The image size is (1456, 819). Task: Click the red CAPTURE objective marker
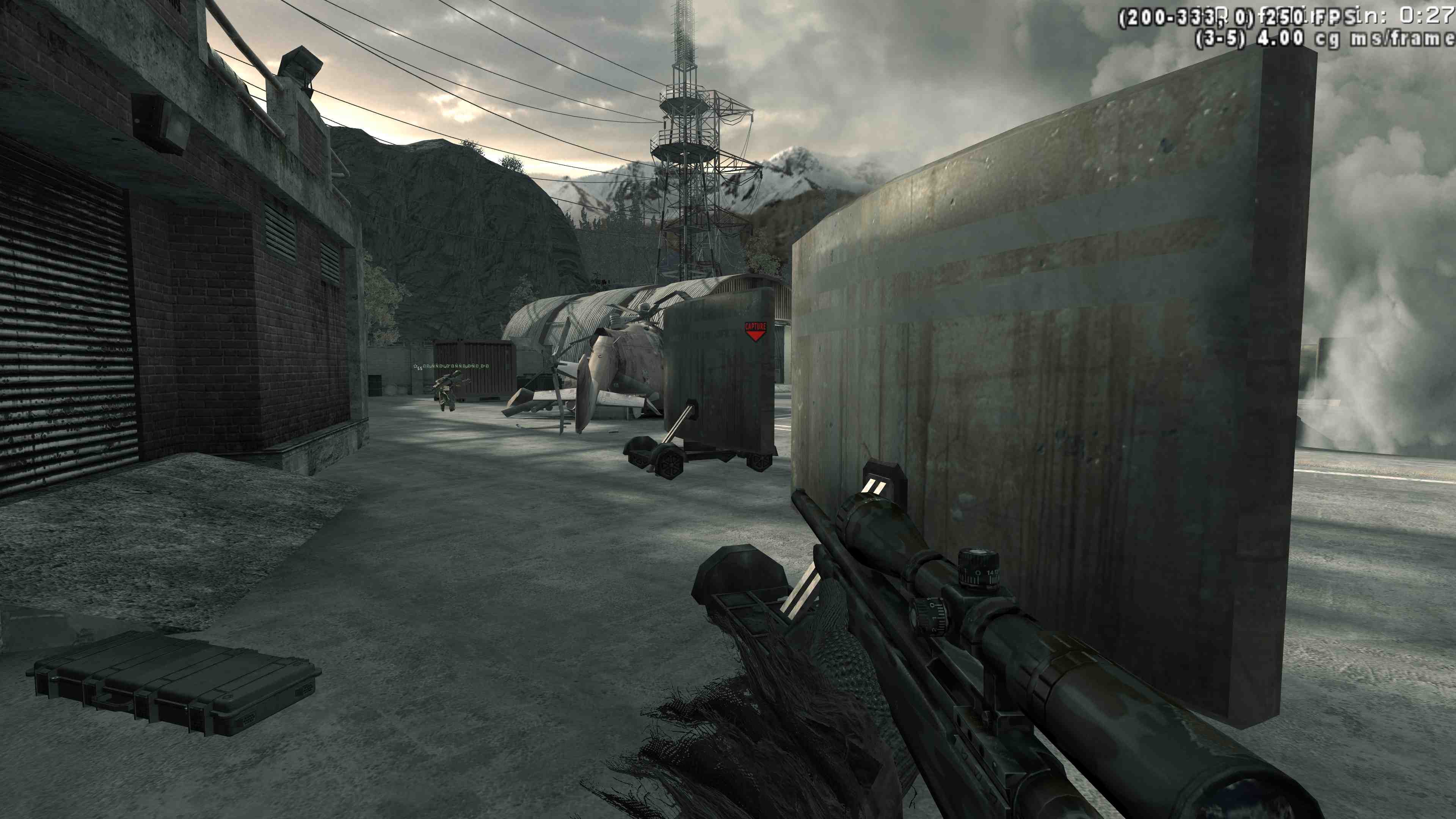[755, 331]
